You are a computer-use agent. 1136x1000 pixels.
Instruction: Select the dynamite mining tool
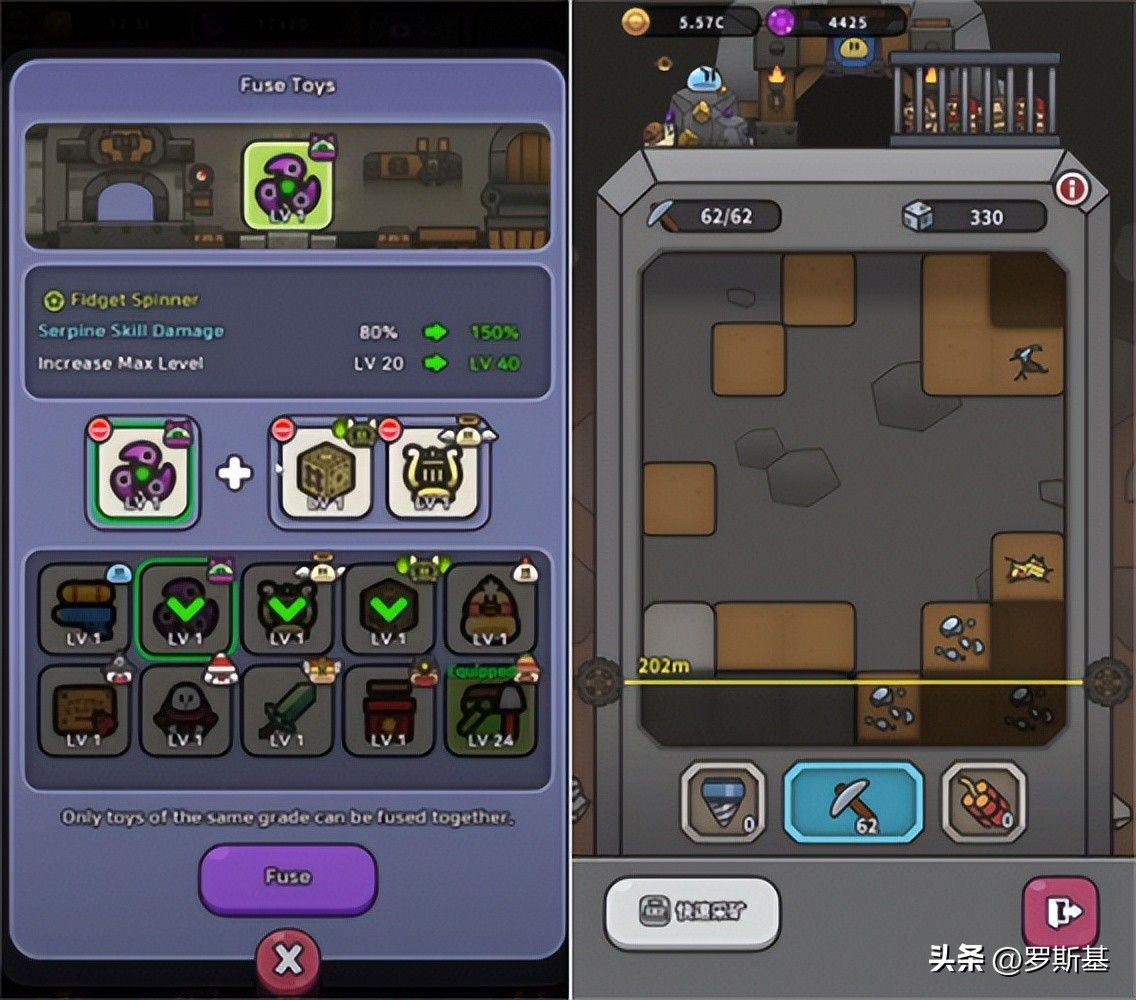[983, 800]
